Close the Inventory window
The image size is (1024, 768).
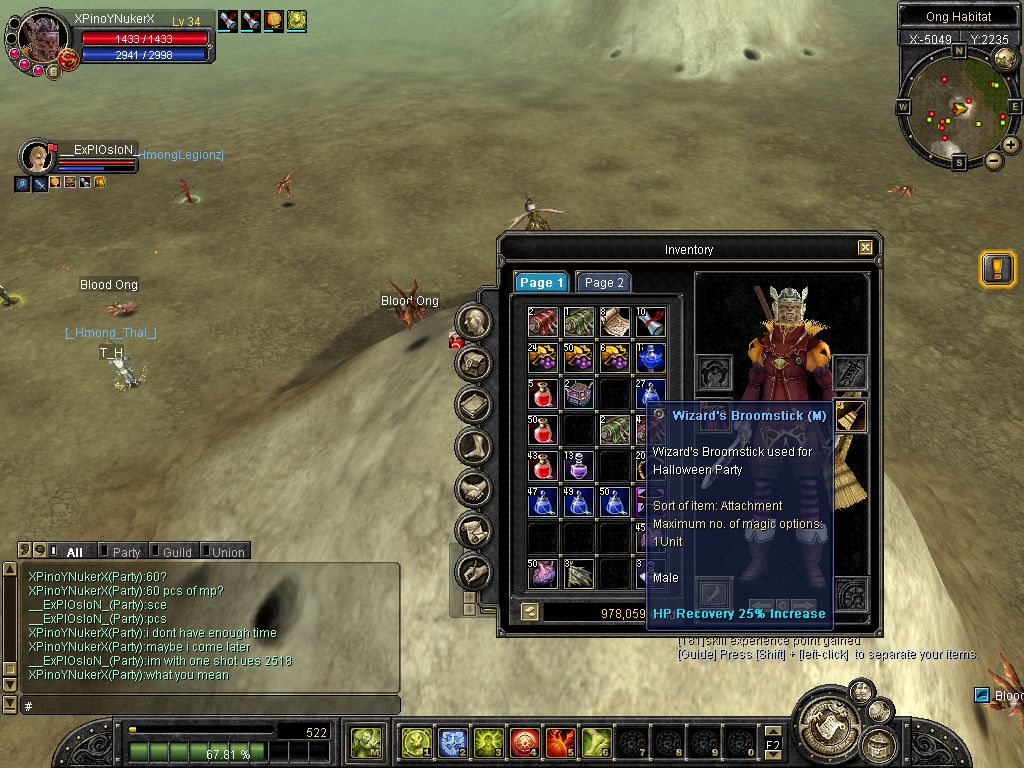pos(865,248)
